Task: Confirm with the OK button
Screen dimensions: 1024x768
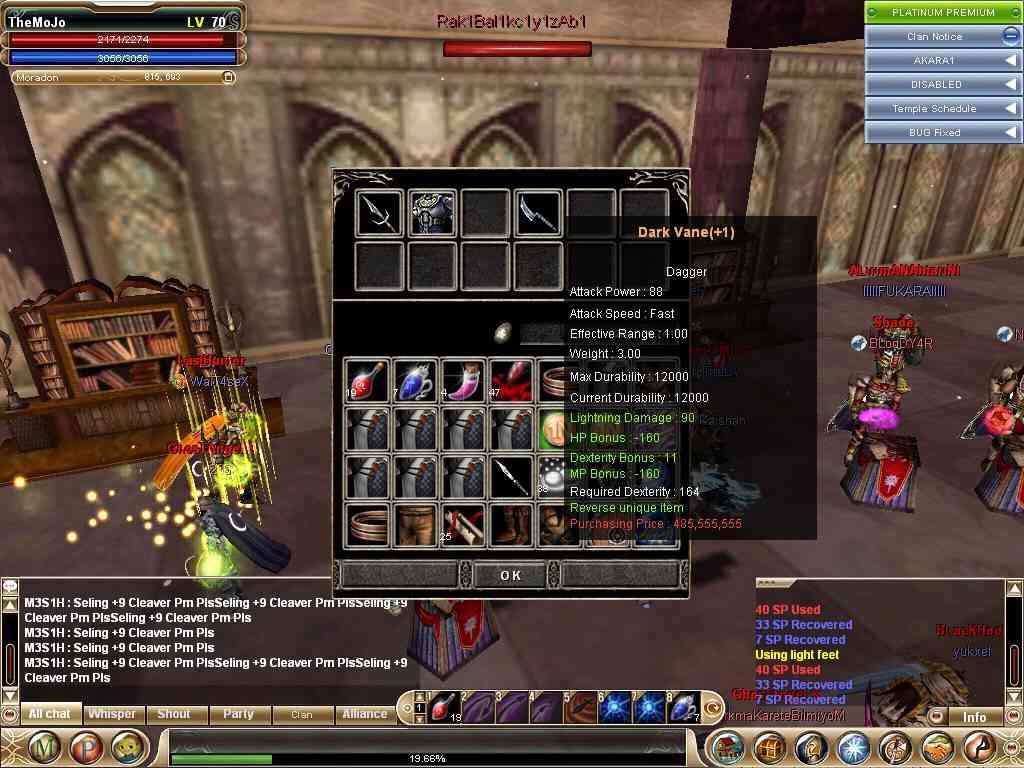Action: pyautogui.click(x=510, y=575)
